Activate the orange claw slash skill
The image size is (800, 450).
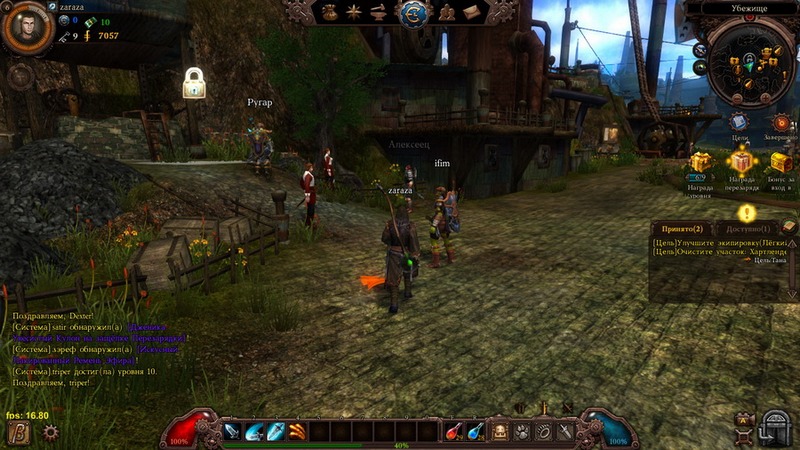click(297, 431)
